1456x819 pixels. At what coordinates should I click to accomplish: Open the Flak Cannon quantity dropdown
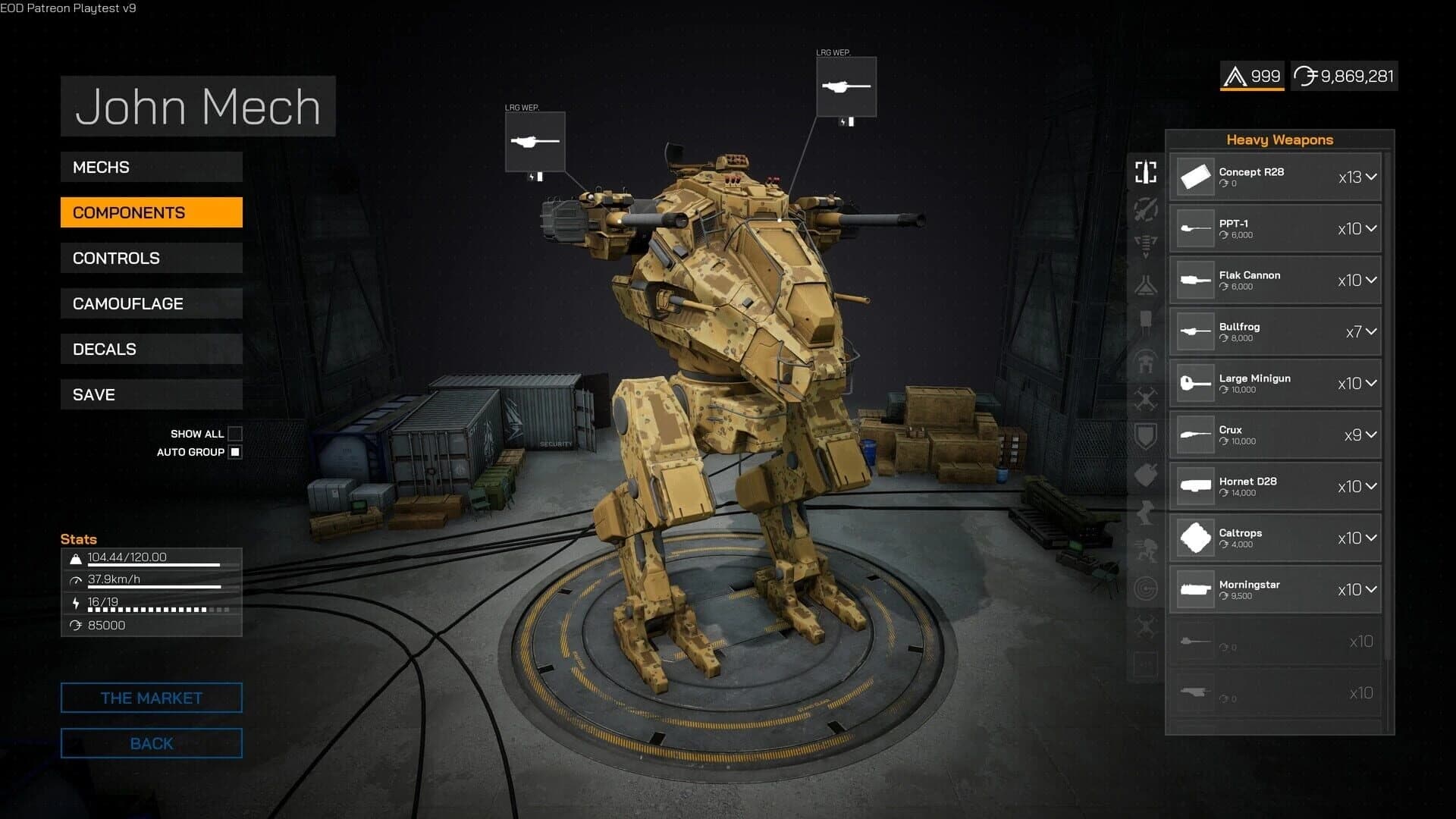point(1370,280)
